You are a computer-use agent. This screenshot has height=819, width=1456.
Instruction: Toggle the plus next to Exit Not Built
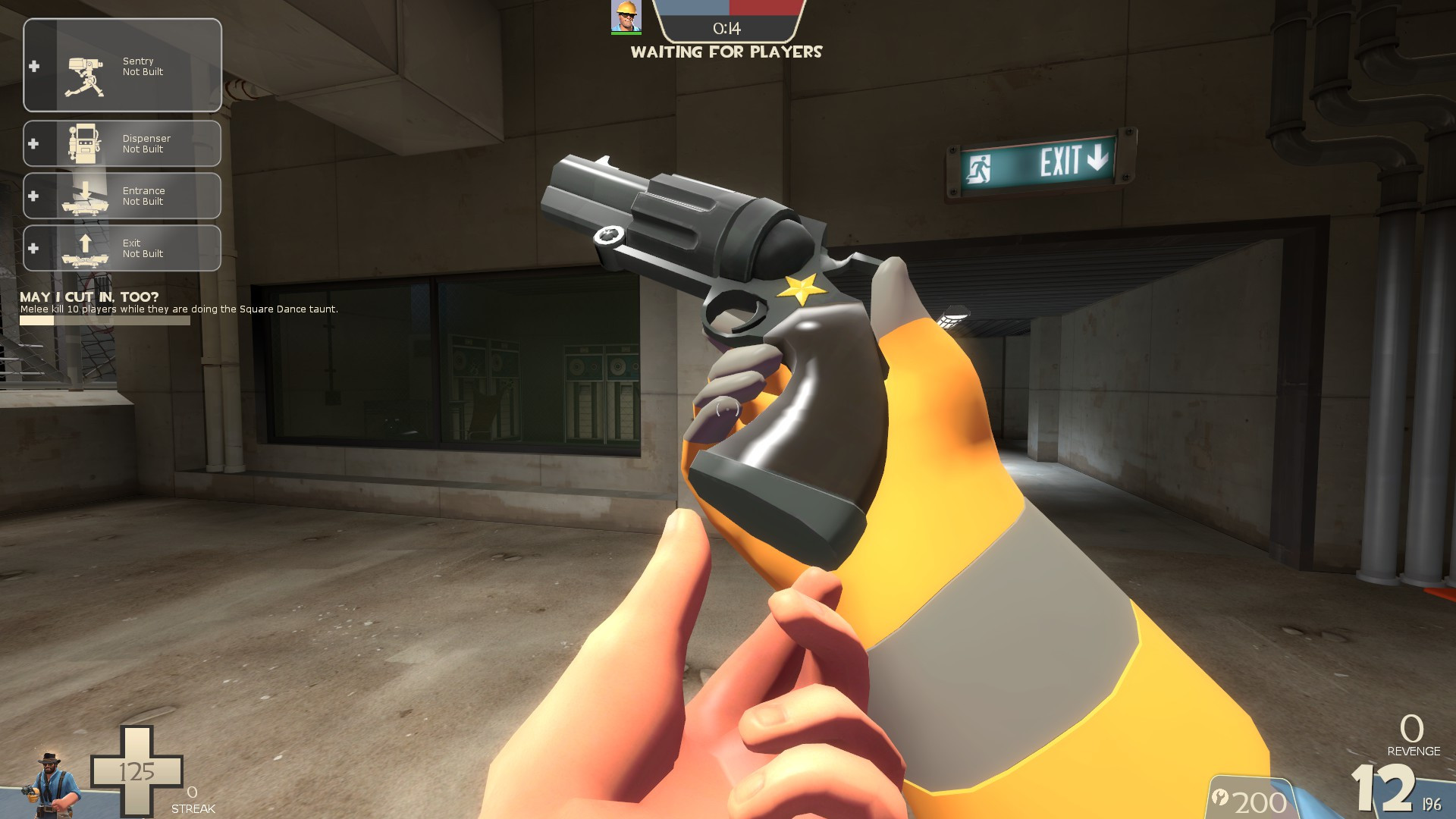click(x=33, y=247)
